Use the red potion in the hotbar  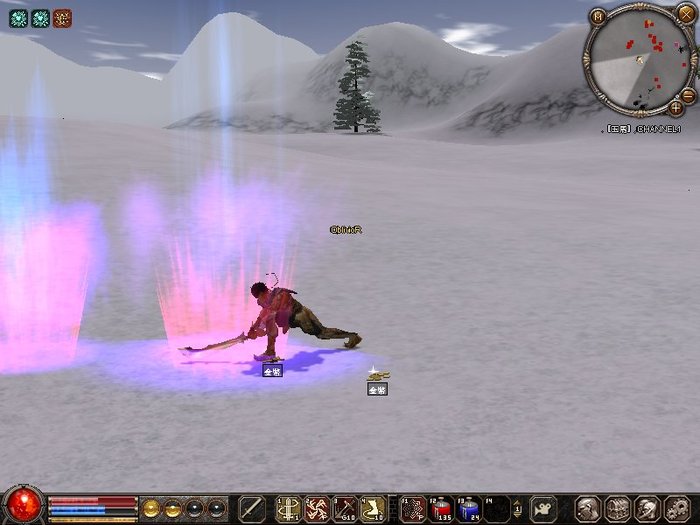tap(442, 508)
